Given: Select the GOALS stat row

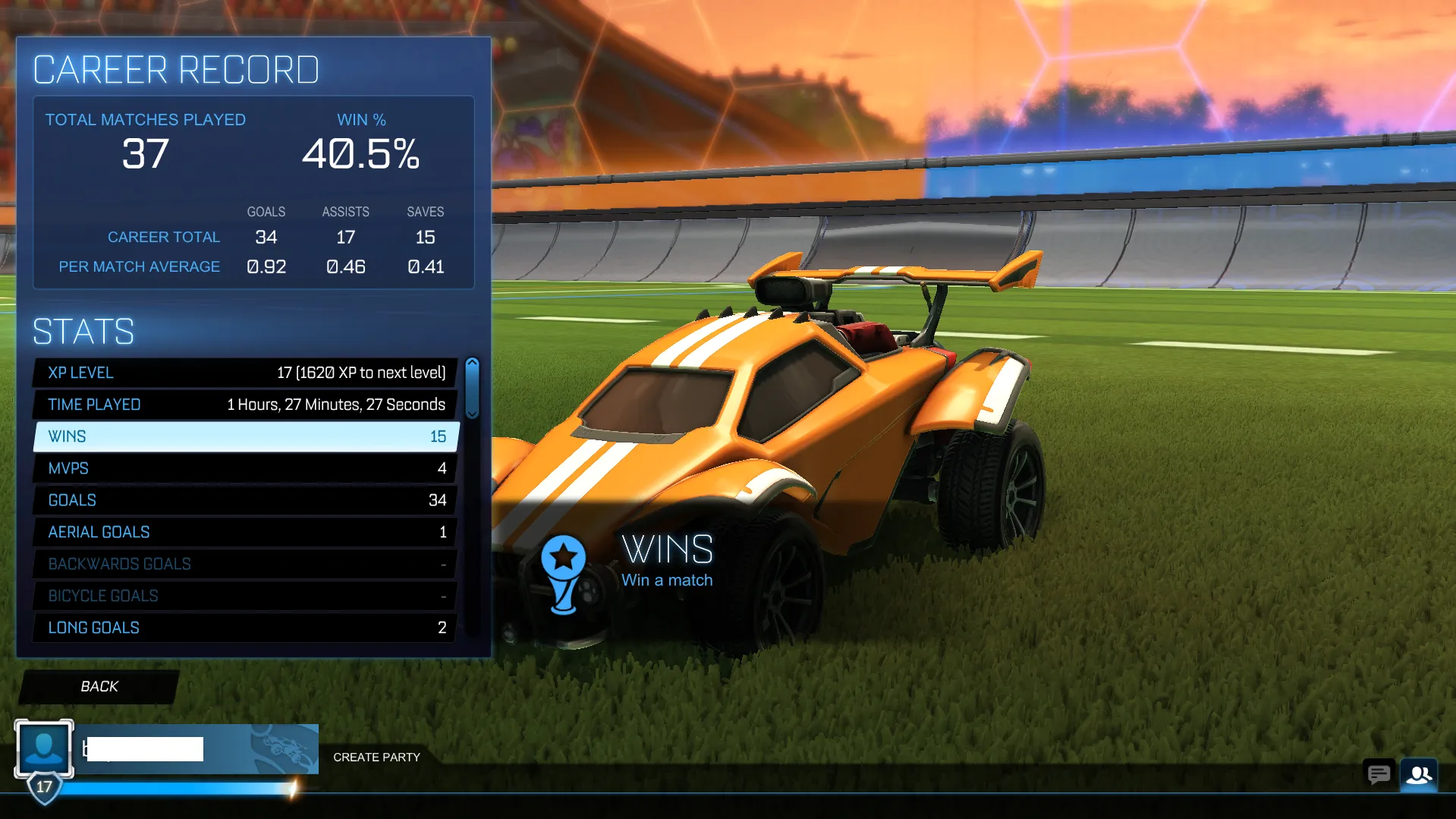Looking at the screenshot, I should (243, 499).
